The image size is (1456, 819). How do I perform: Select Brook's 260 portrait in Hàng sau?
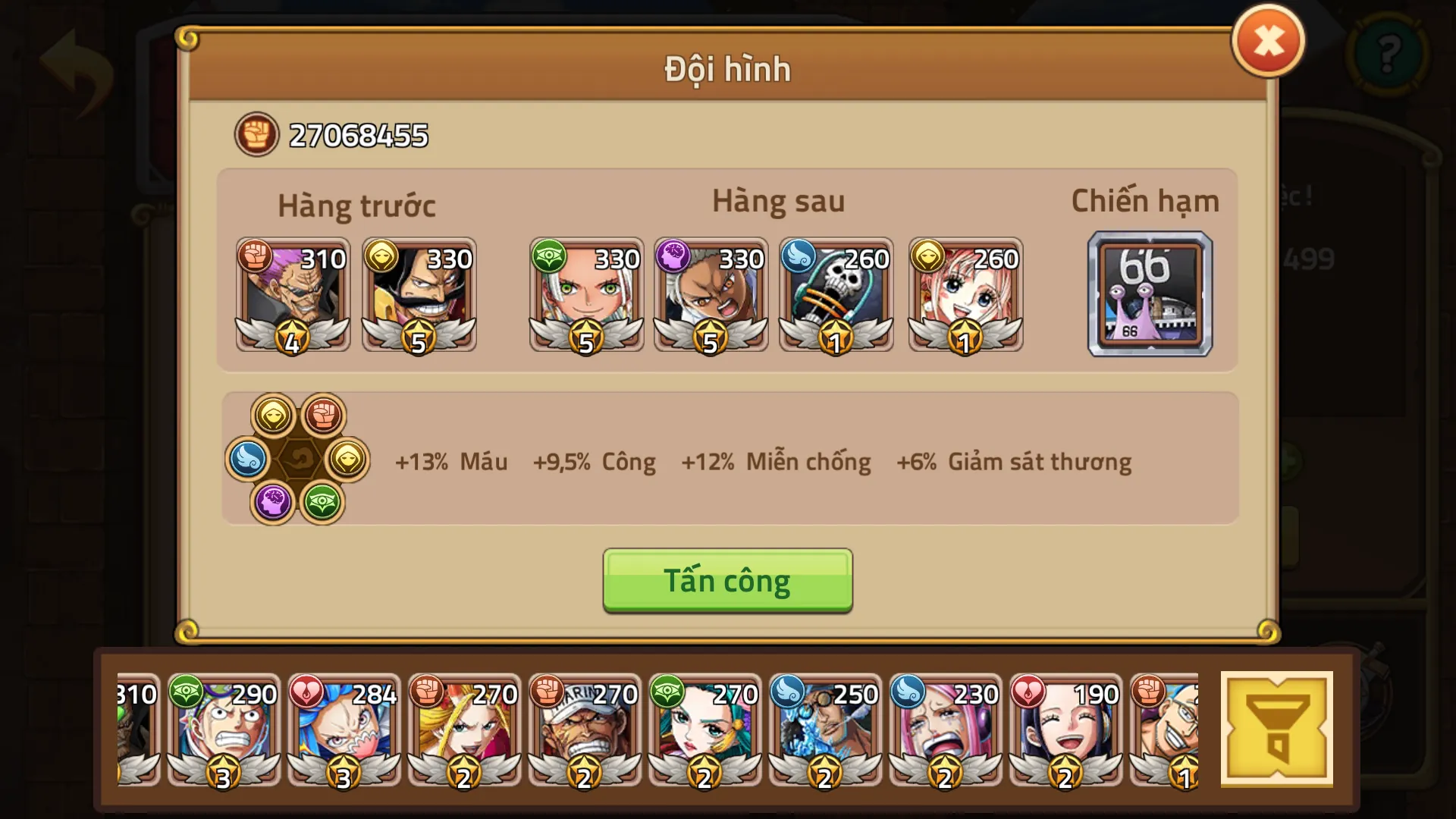tap(836, 296)
